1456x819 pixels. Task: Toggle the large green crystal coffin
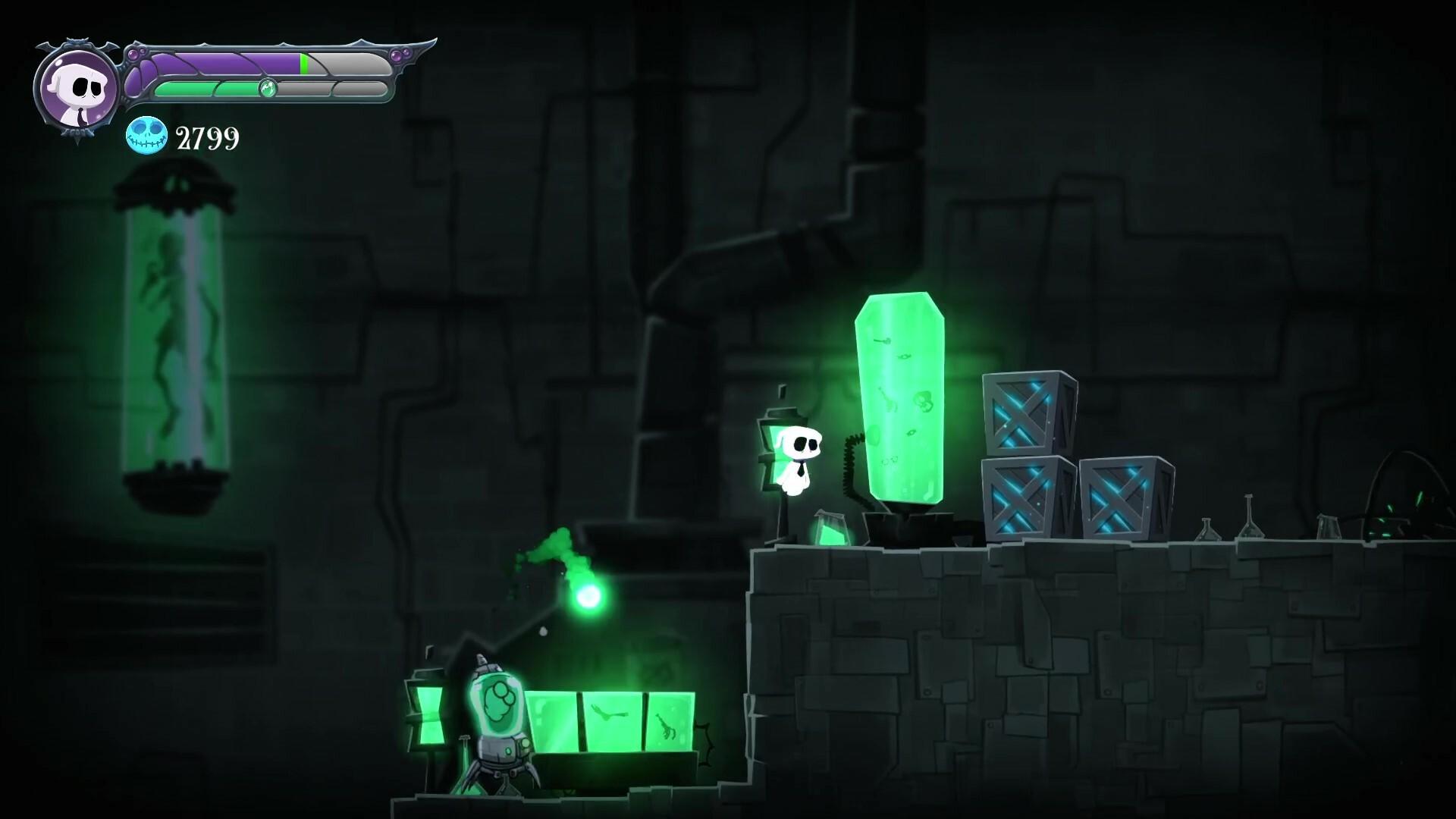[902, 394]
